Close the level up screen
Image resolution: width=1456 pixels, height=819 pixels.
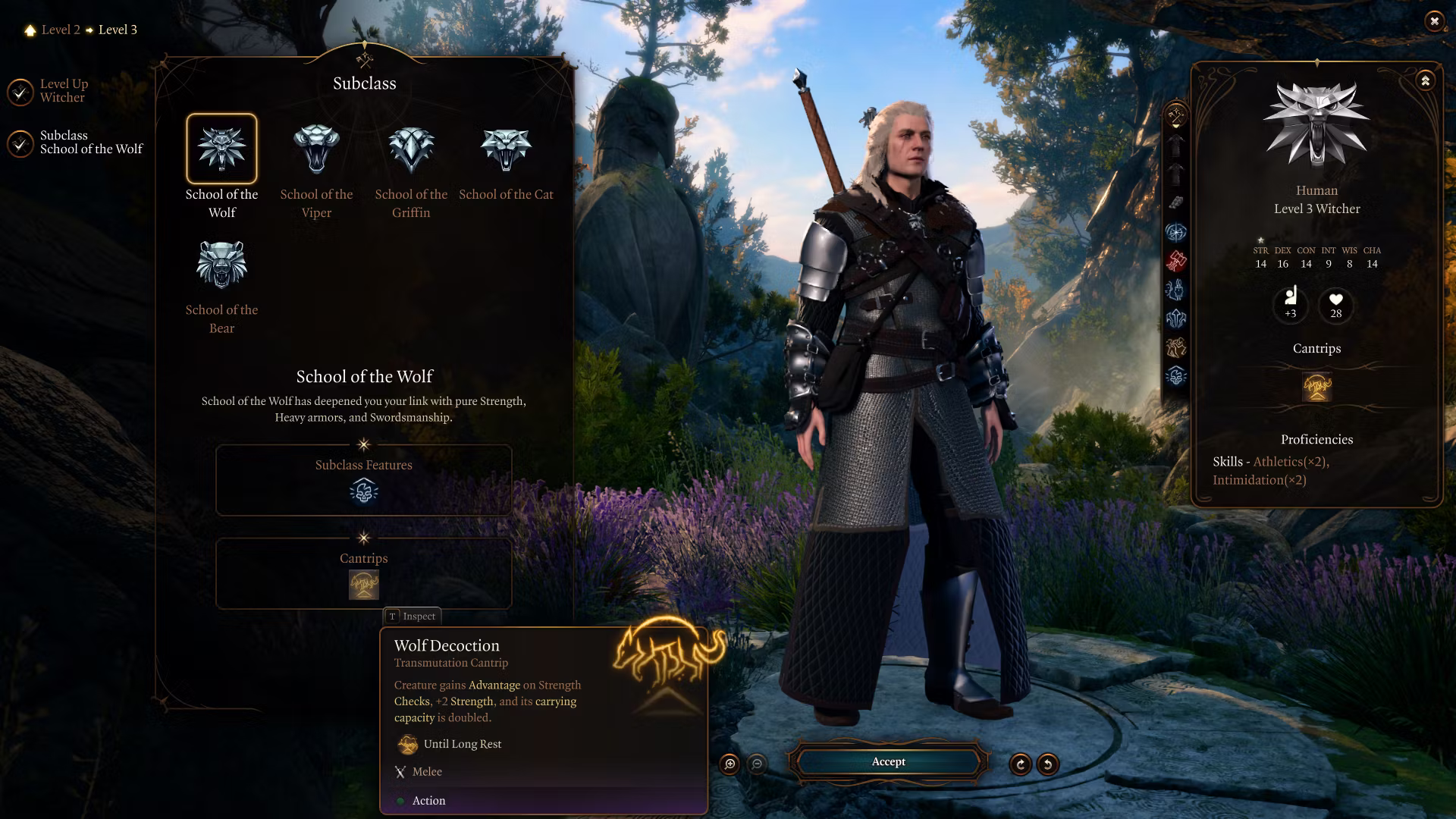[x=1434, y=21]
